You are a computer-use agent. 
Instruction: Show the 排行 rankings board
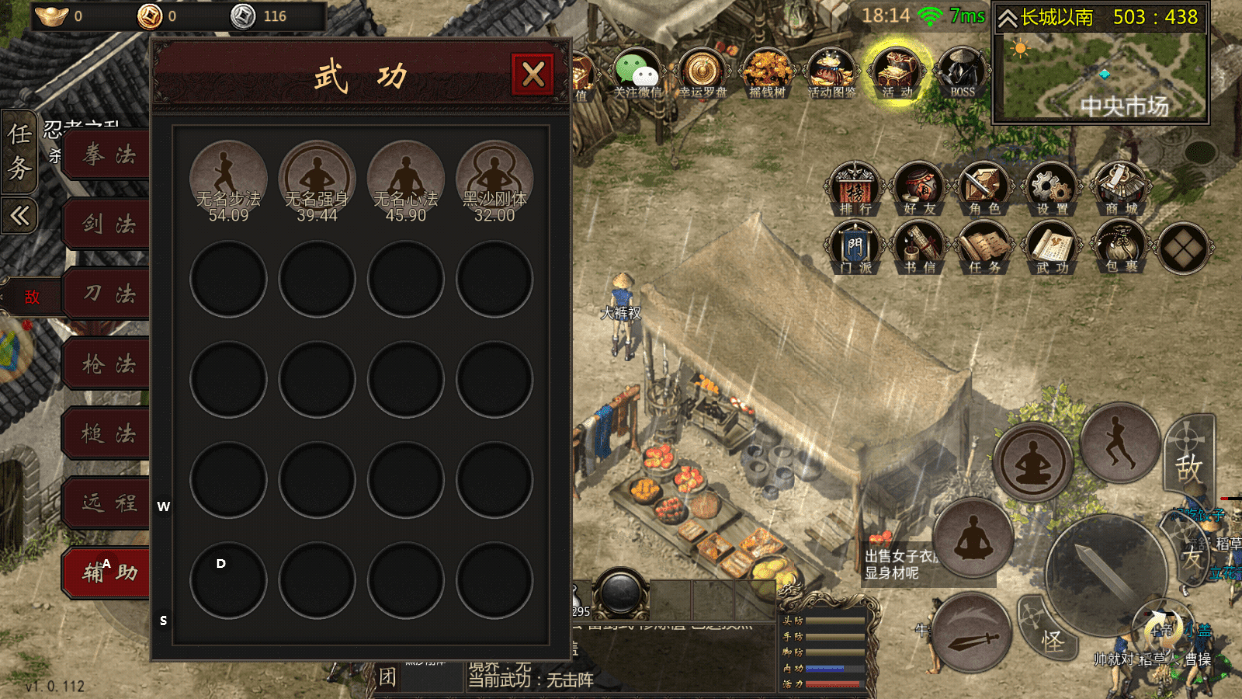[855, 187]
